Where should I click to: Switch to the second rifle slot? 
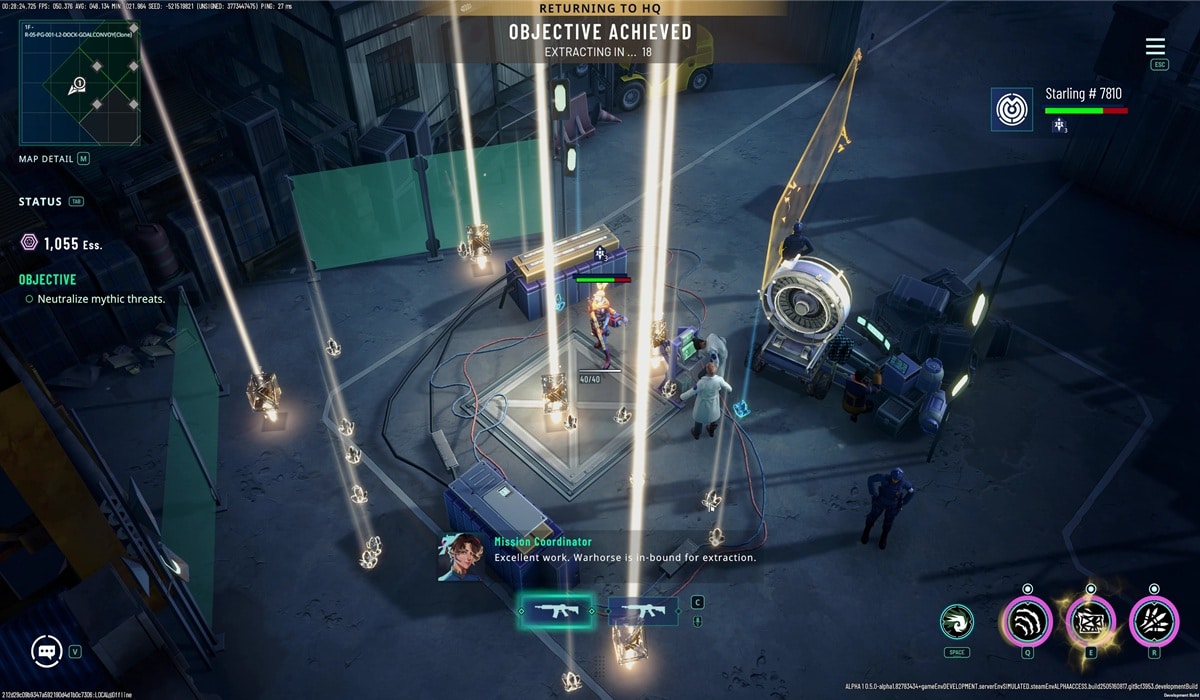[x=637, y=610]
